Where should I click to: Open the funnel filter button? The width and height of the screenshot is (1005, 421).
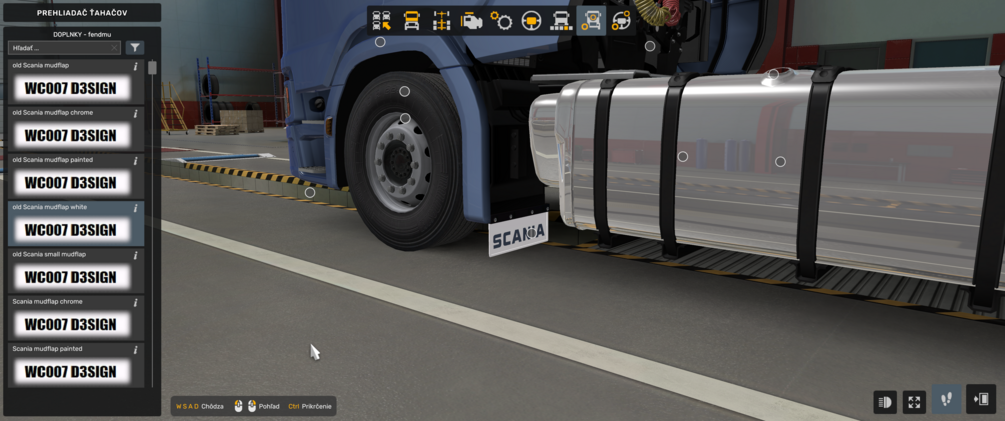coord(135,47)
